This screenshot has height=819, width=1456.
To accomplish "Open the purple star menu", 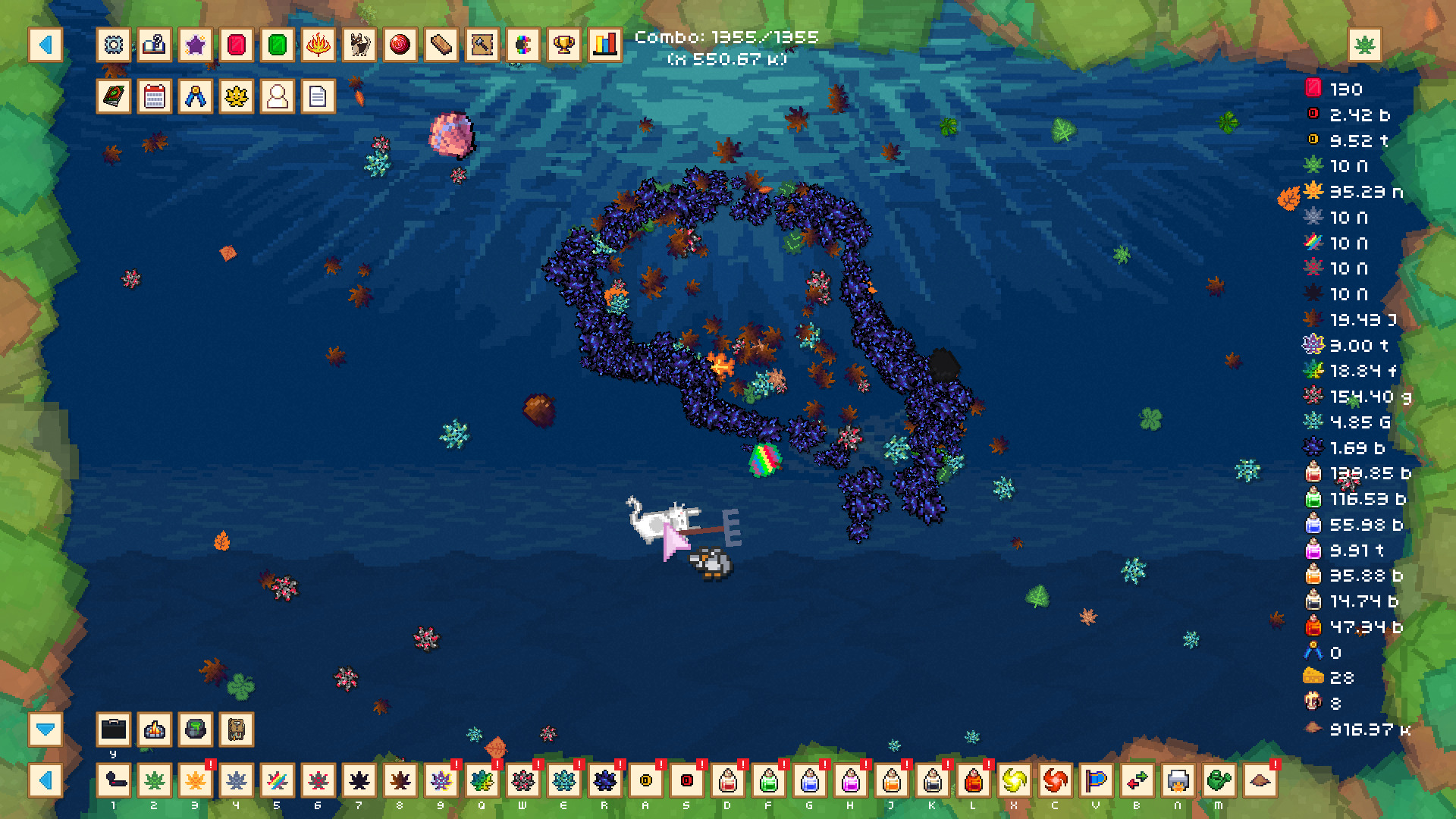I will 196,45.
